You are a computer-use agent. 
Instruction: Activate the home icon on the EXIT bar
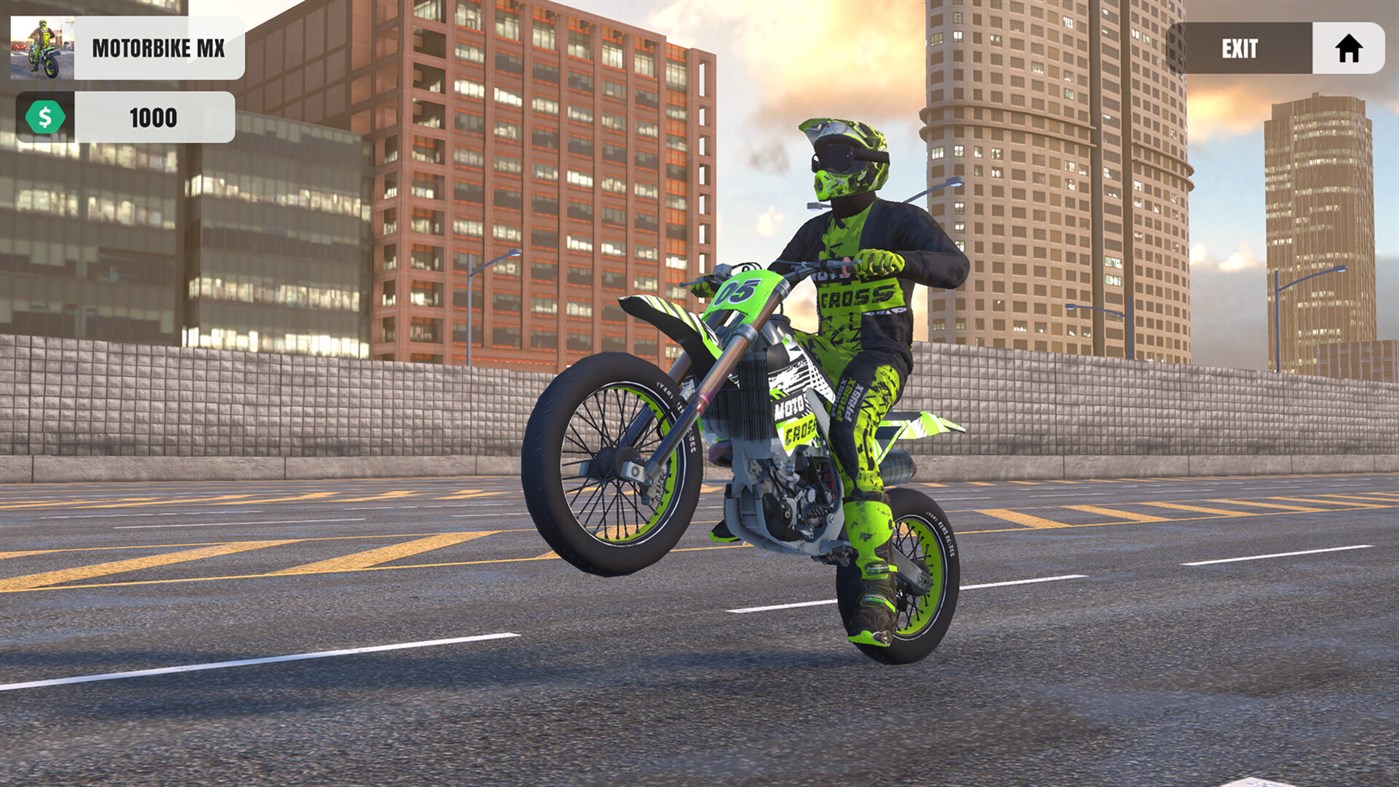[1349, 47]
